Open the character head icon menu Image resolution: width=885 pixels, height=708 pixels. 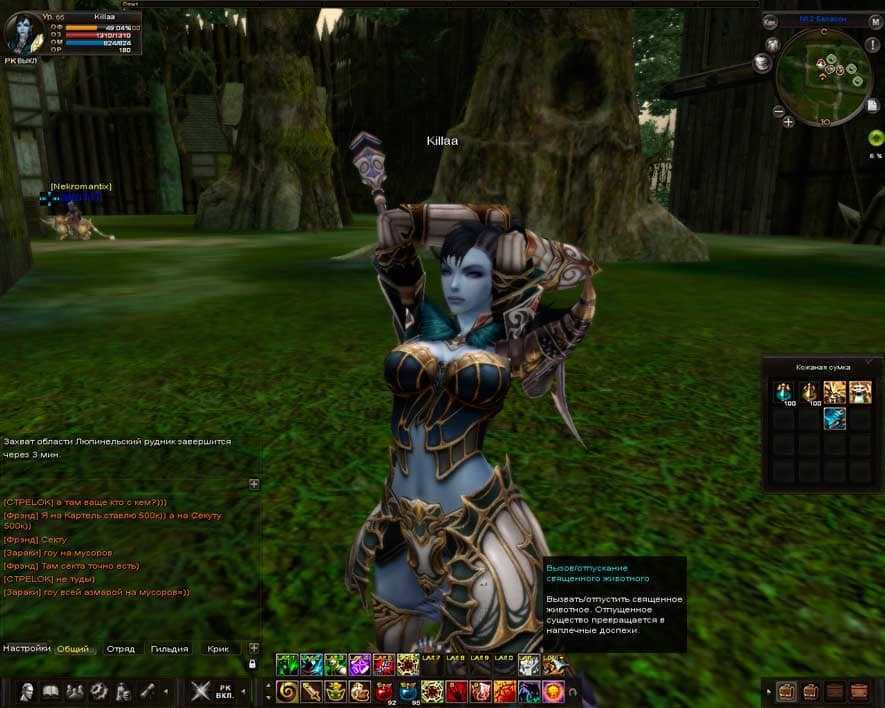(x=27, y=691)
